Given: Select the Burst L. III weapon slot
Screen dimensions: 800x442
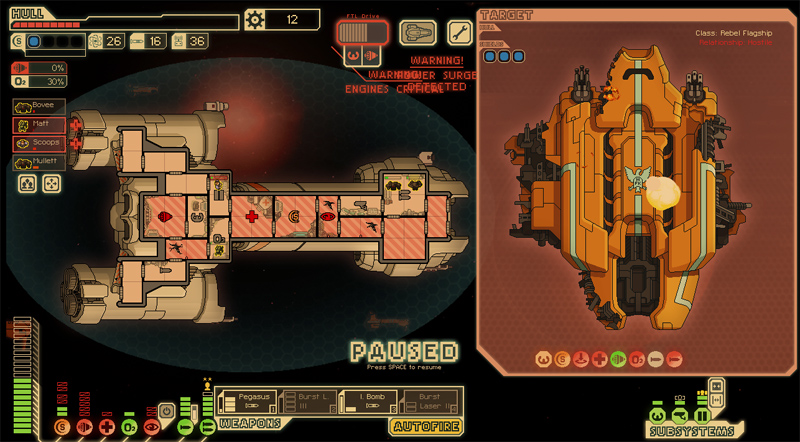Looking at the screenshot, I should pyautogui.click(x=307, y=402).
